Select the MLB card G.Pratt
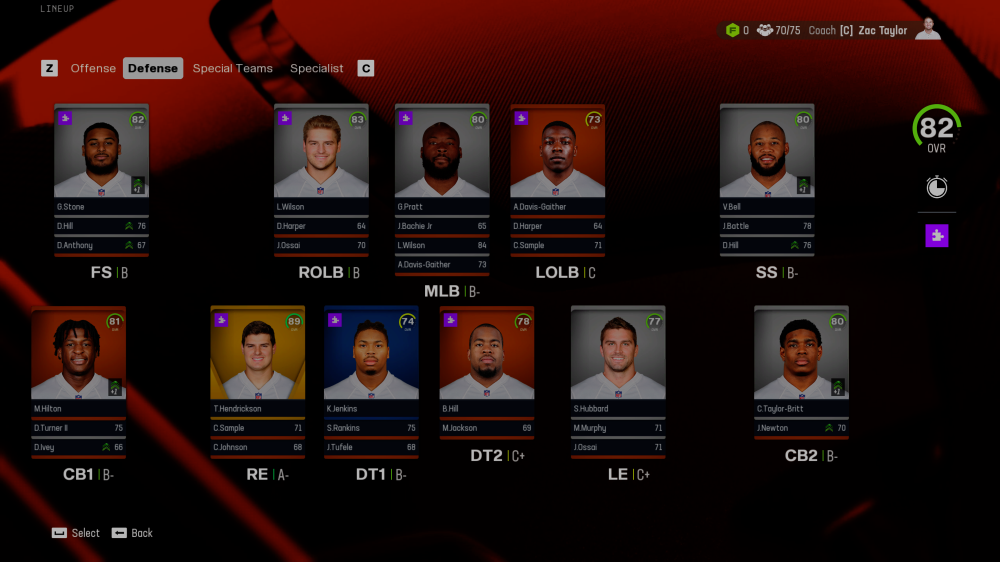Screen dimensions: 1000x562 click(441, 155)
